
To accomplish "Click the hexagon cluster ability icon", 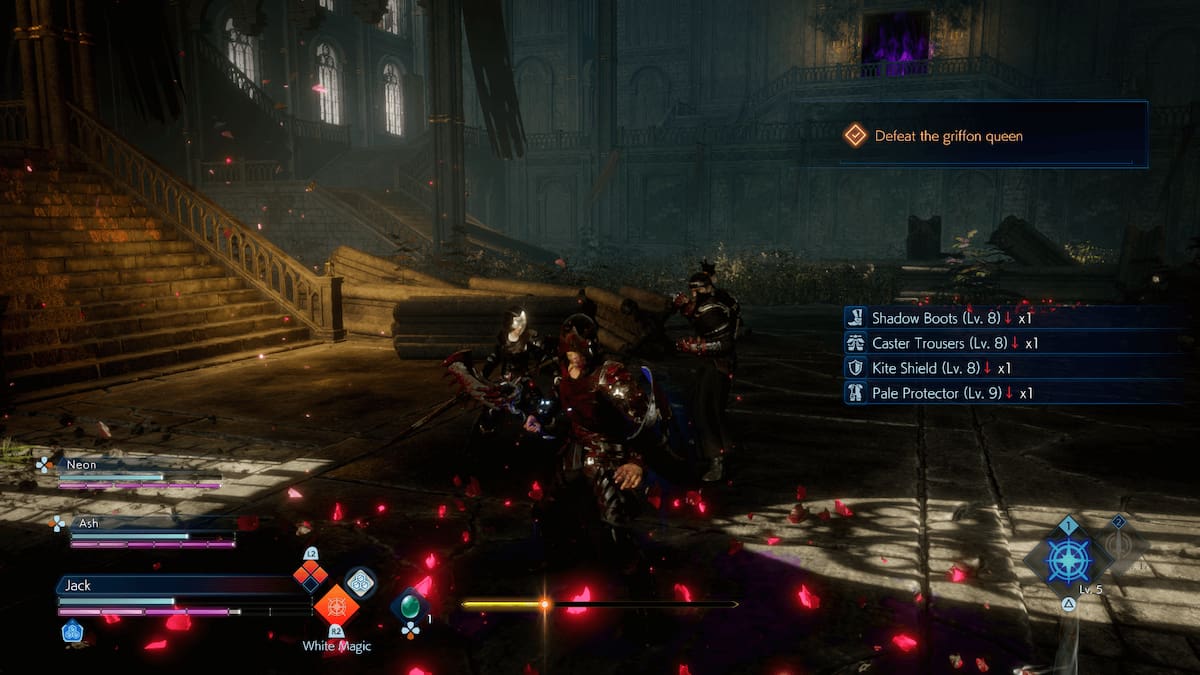I will click(360, 582).
